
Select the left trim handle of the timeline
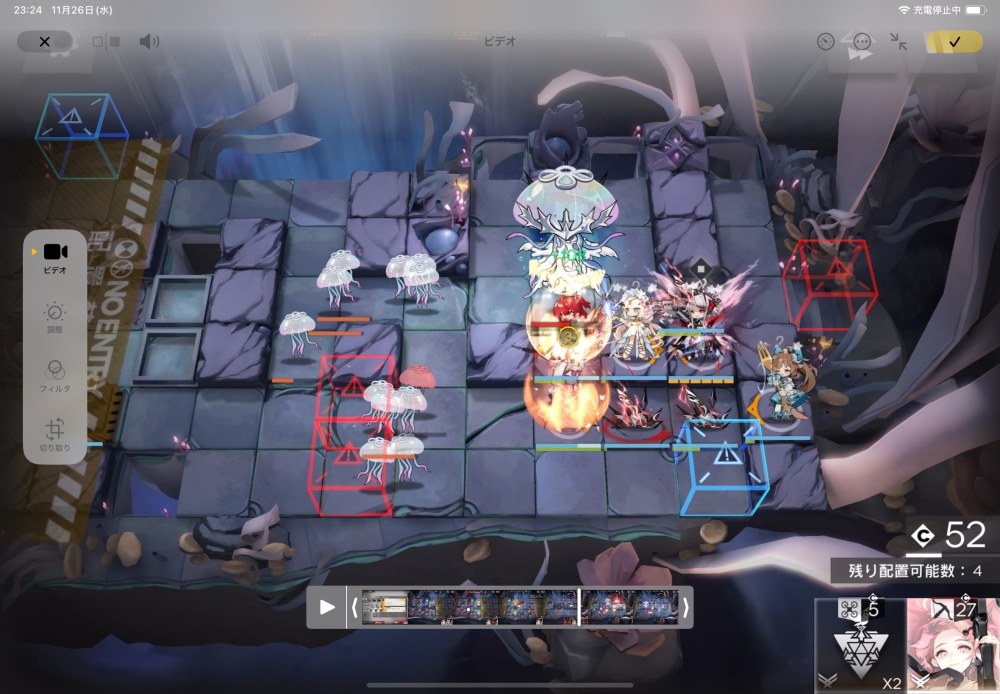(x=353, y=607)
